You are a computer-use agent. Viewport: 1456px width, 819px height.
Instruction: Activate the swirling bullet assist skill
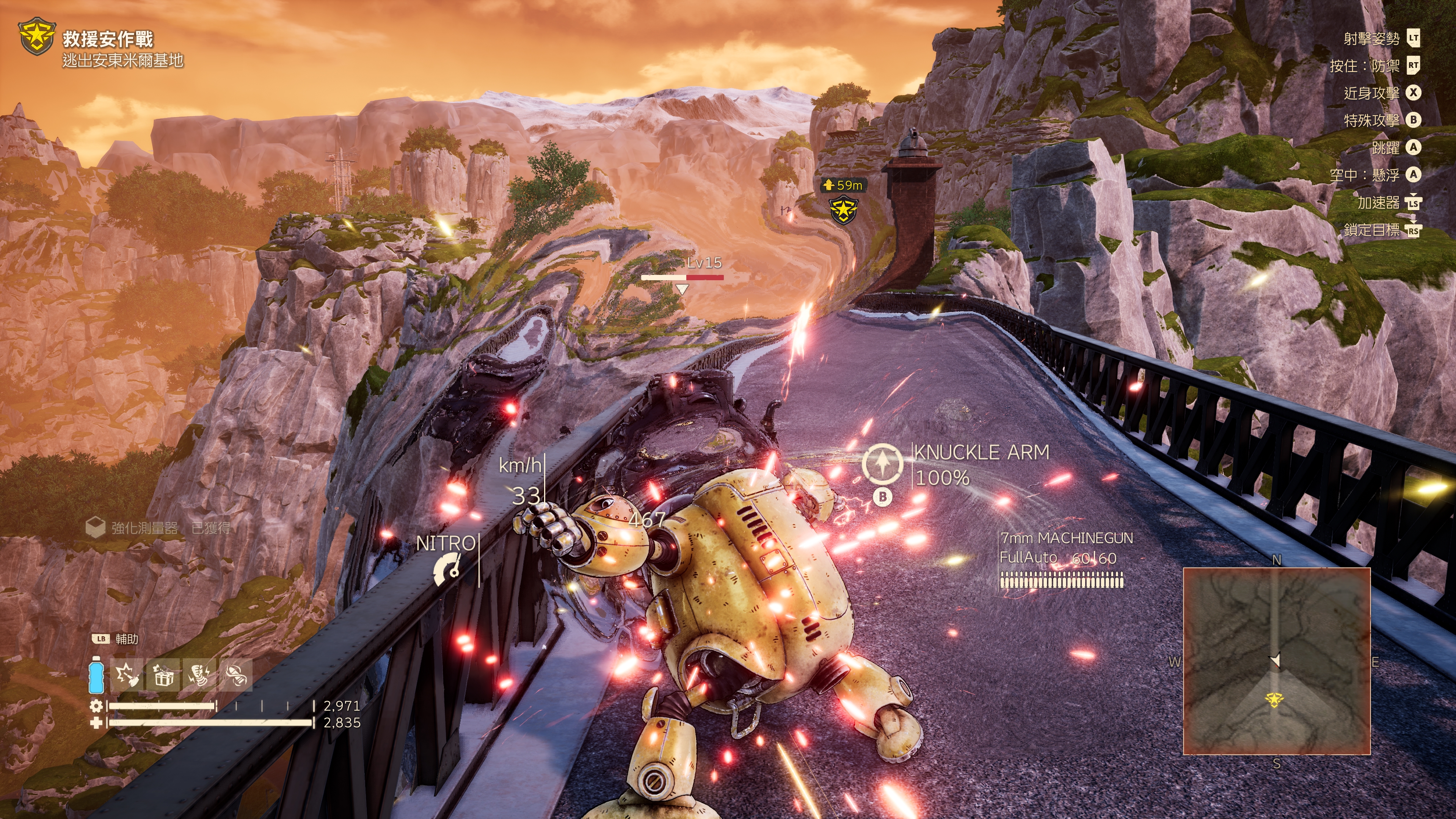(235, 675)
